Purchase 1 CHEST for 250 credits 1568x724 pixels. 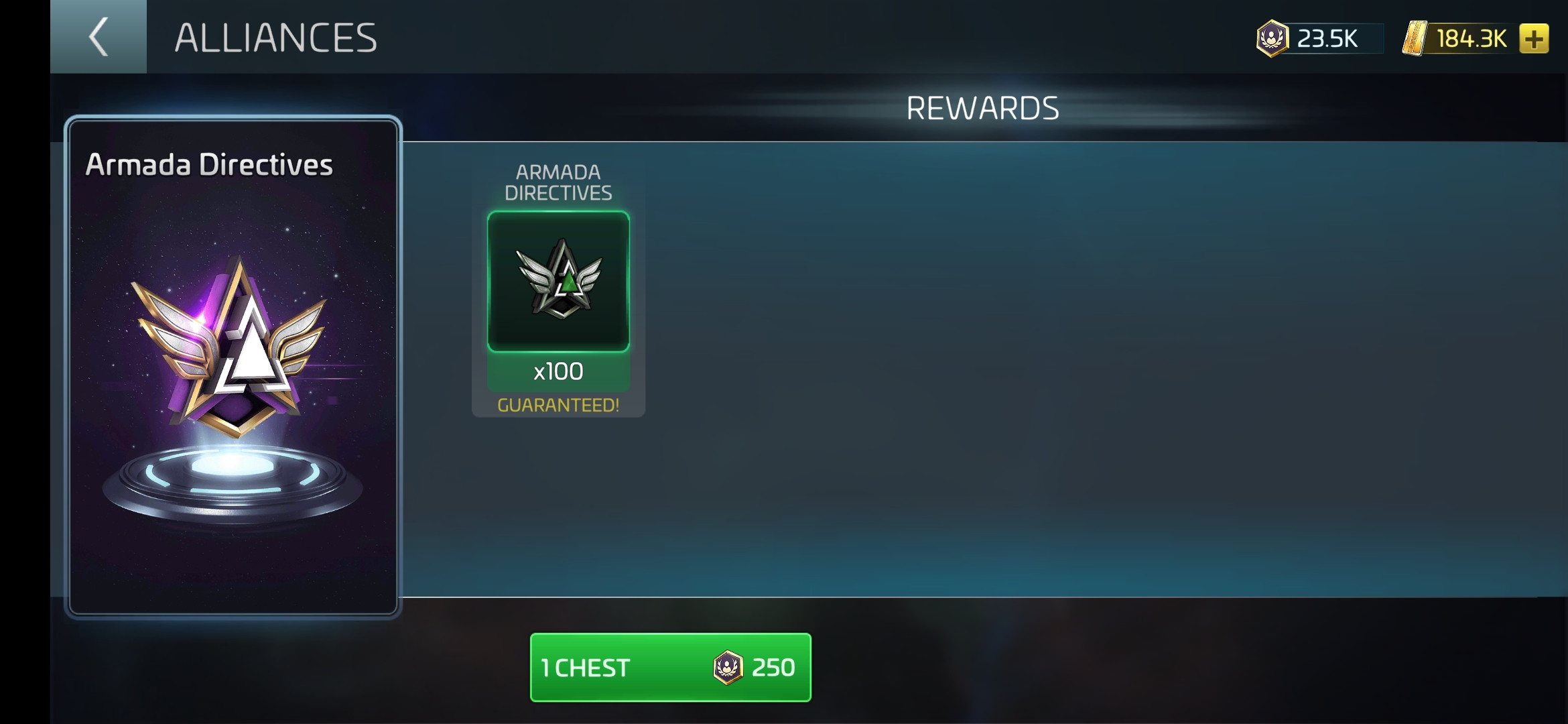(x=669, y=667)
